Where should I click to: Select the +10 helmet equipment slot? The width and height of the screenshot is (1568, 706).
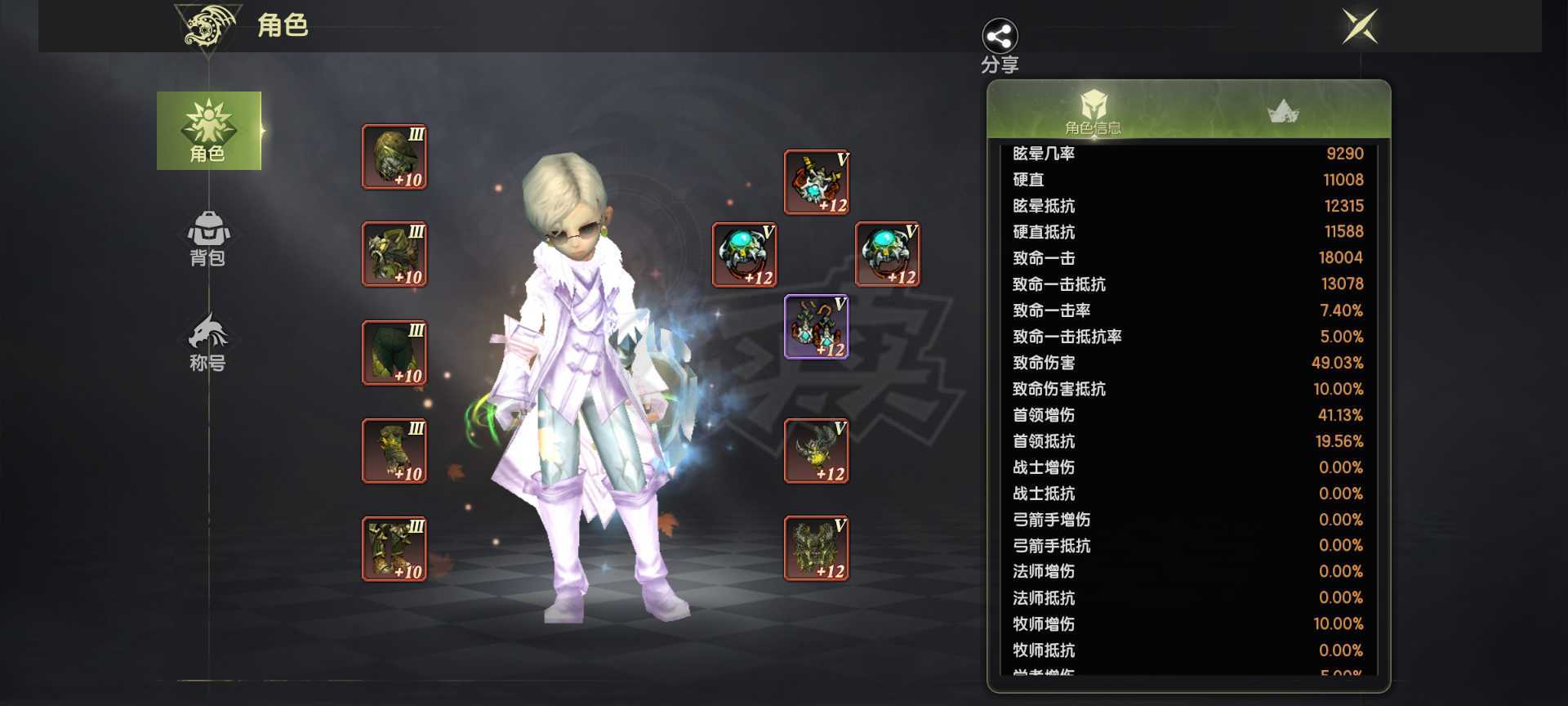394,157
